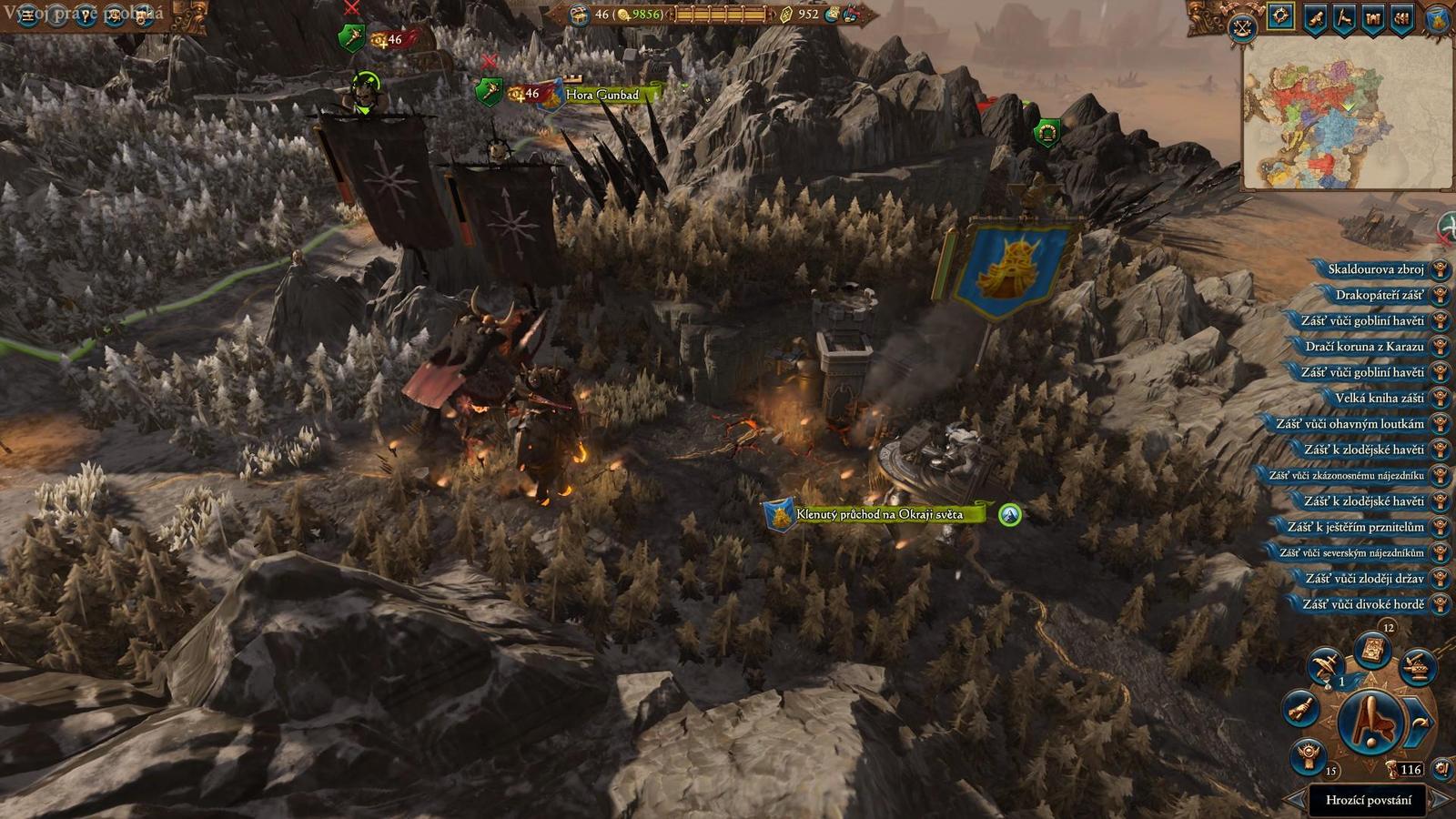The image size is (1456, 819).
Task: Click the Hora Gunbad settlement label
Action: (x=602, y=95)
